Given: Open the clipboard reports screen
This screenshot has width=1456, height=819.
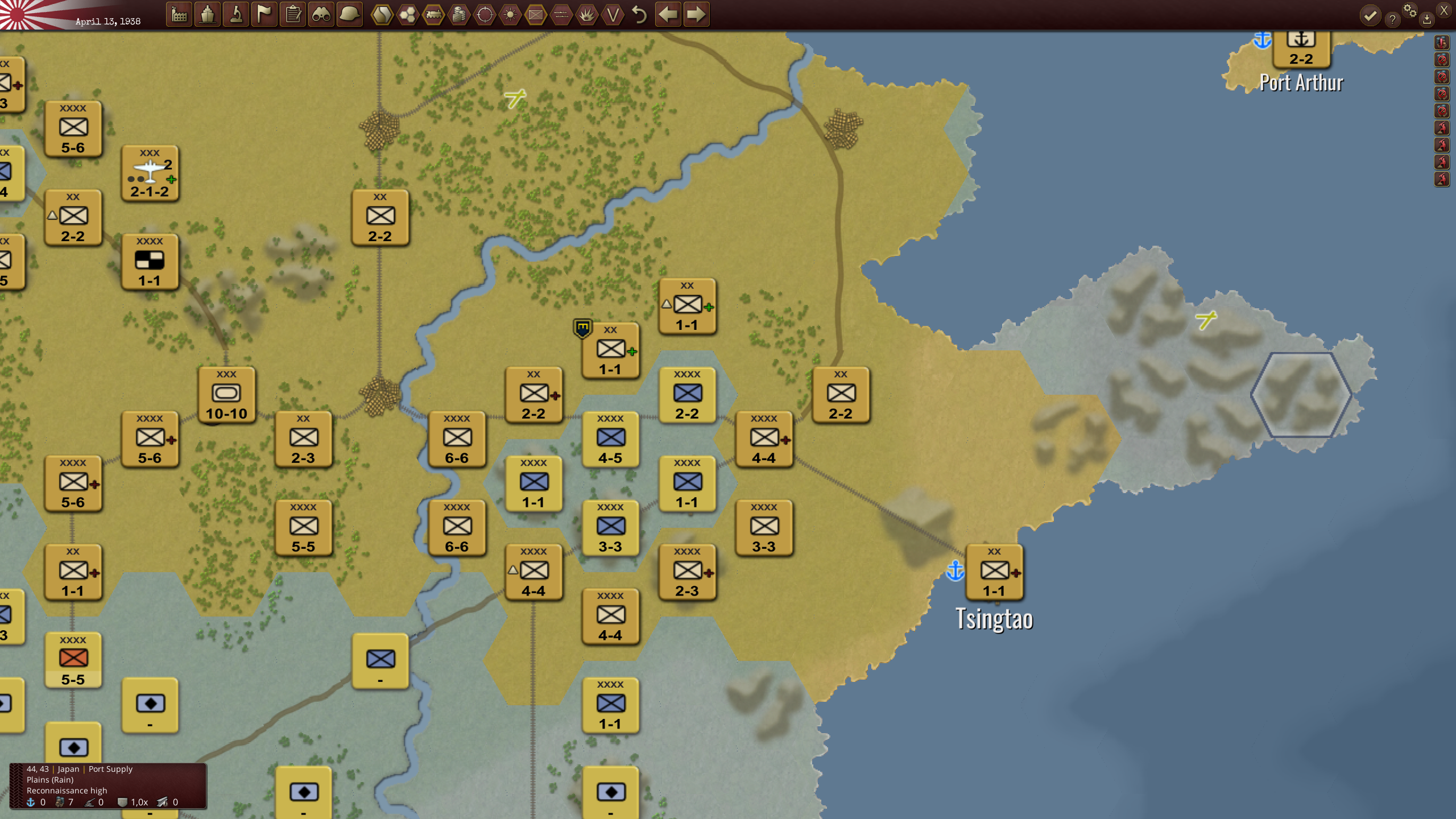Looking at the screenshot, I should click(x=292, y=15).
